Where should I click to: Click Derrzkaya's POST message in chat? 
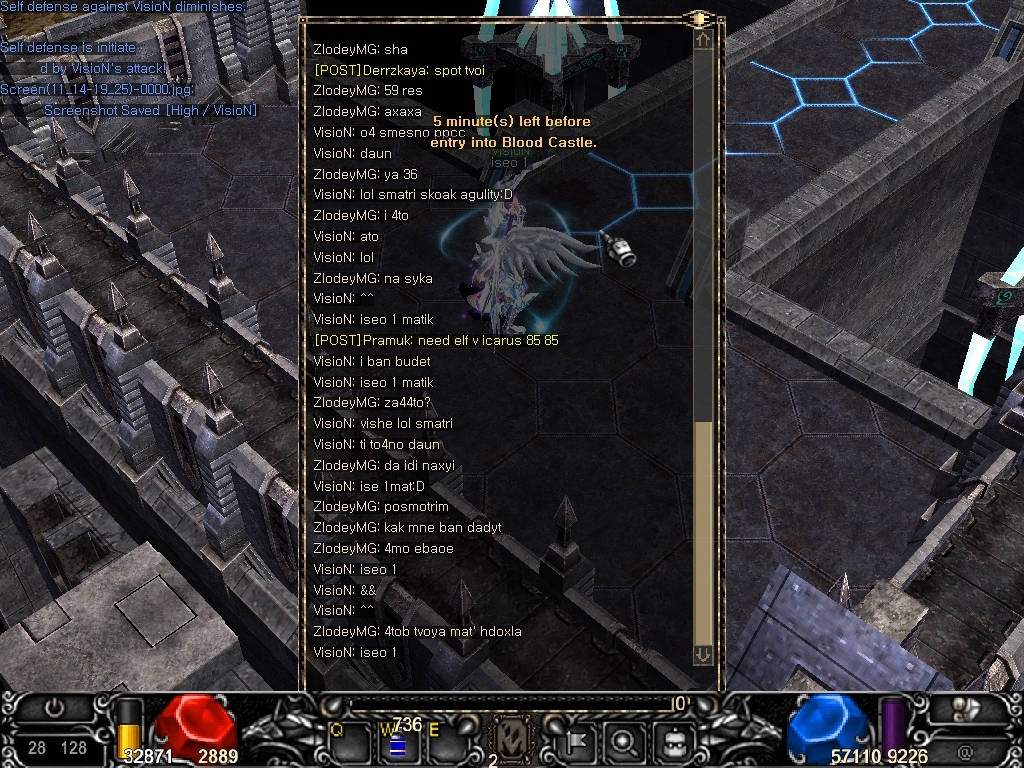(400, 70)
